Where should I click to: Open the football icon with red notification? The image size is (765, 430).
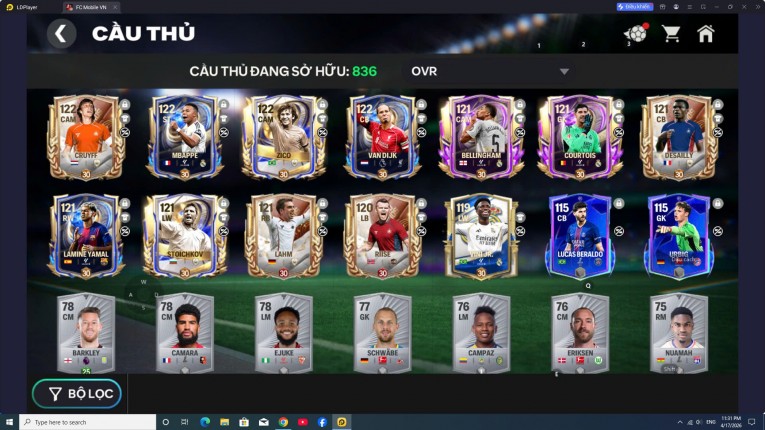click(x=635, y=34)
